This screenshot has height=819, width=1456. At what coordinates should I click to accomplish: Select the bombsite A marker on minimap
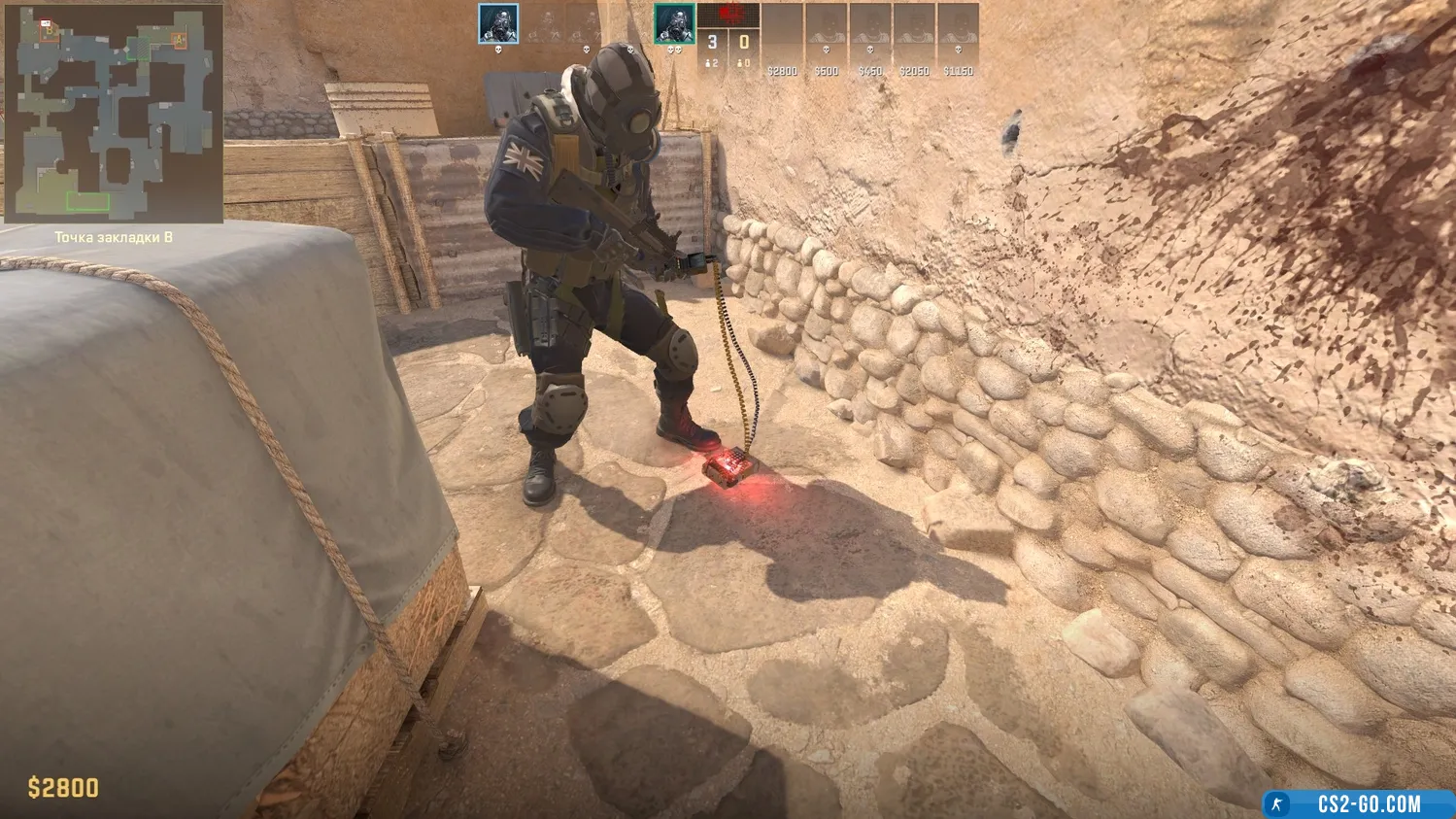179,40
